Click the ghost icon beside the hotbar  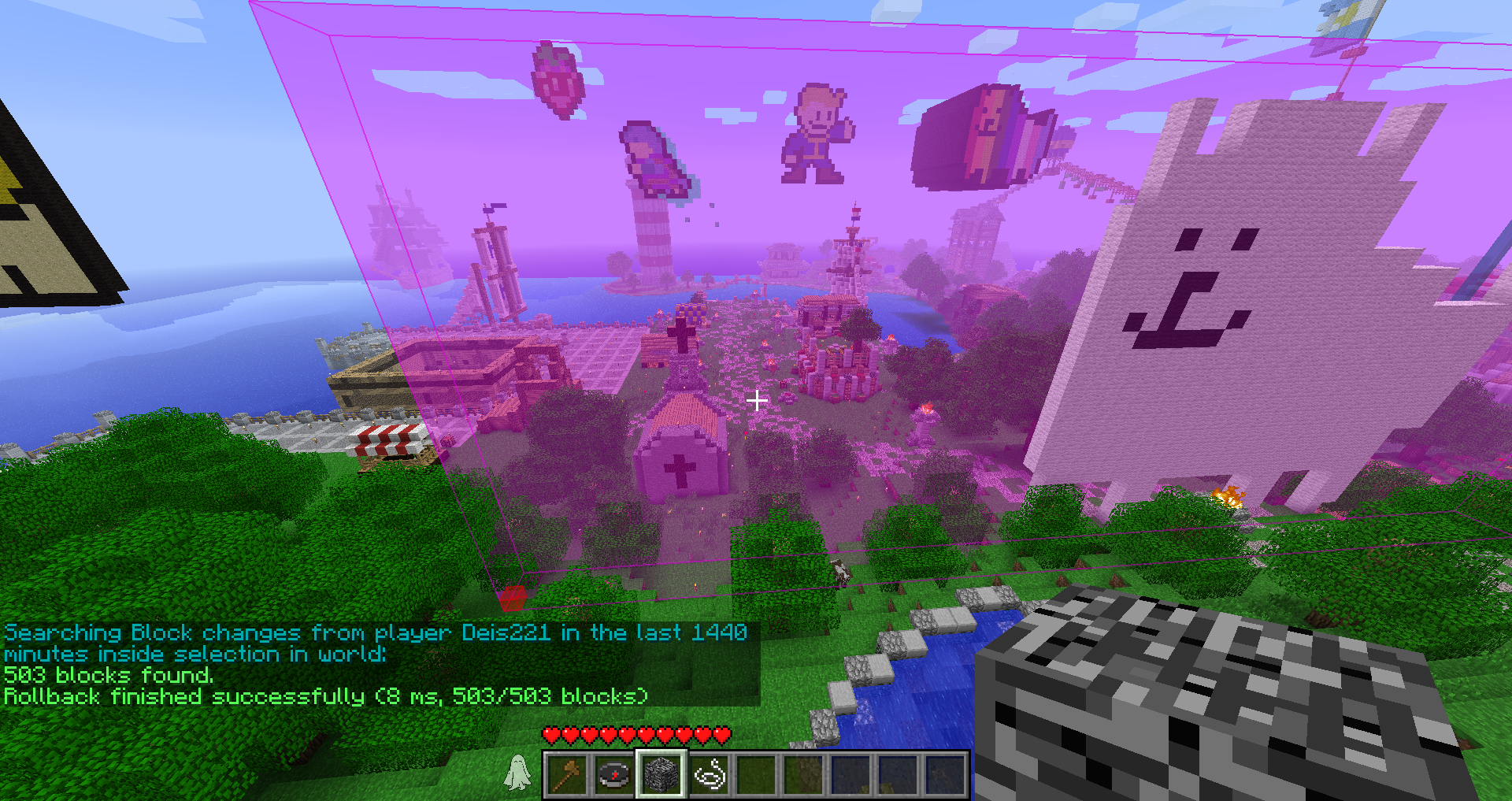517,772
